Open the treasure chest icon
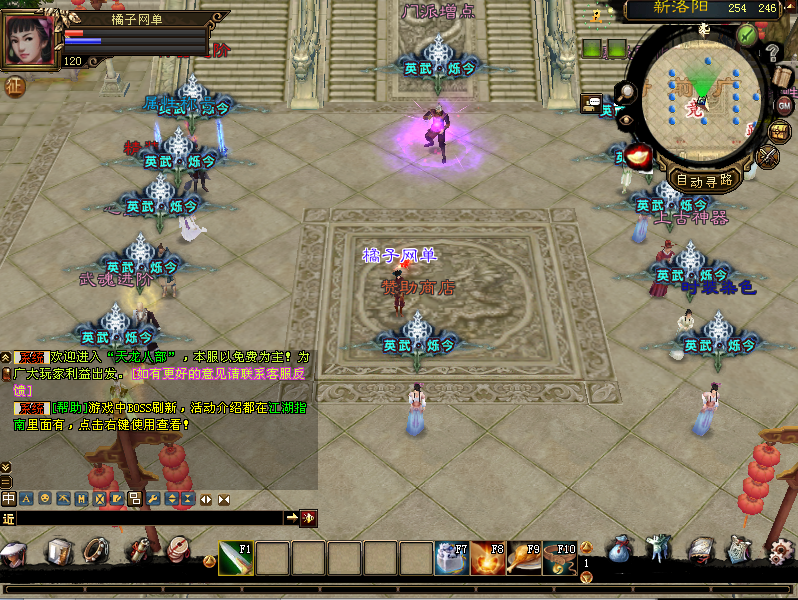The width and height of the screenshot is (798, 600). (779, 131)
